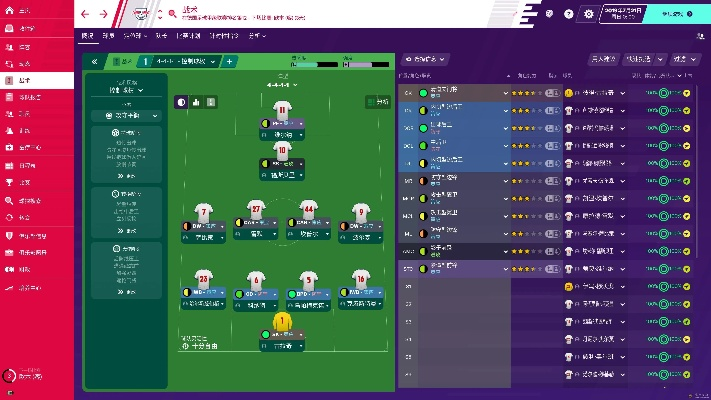Select the yellow number 1 goalkeeper shirt

(x=282, y=322)
